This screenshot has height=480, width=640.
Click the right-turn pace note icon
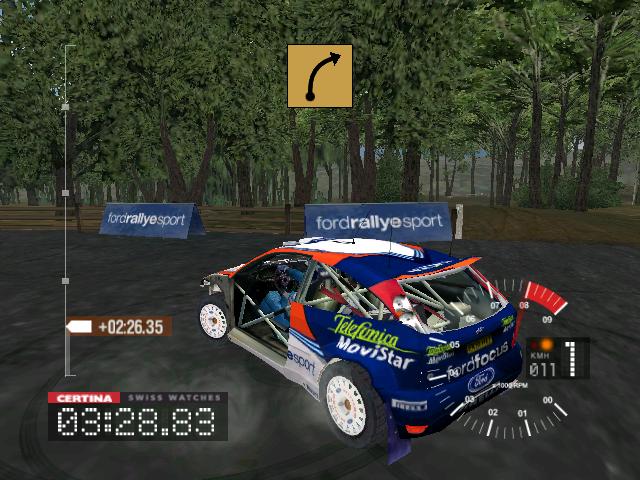point(320,75)
